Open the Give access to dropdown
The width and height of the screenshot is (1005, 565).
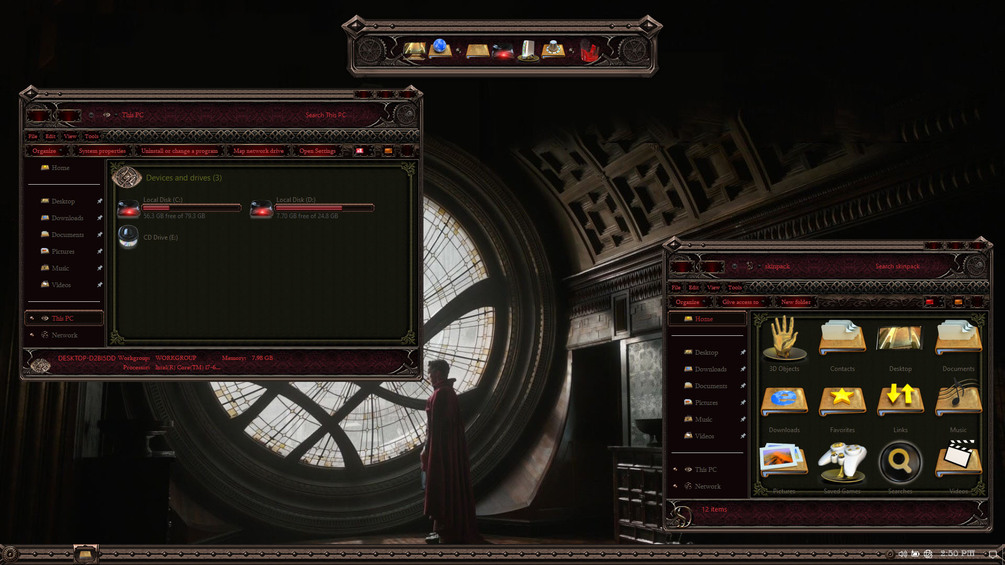point(742,301)
